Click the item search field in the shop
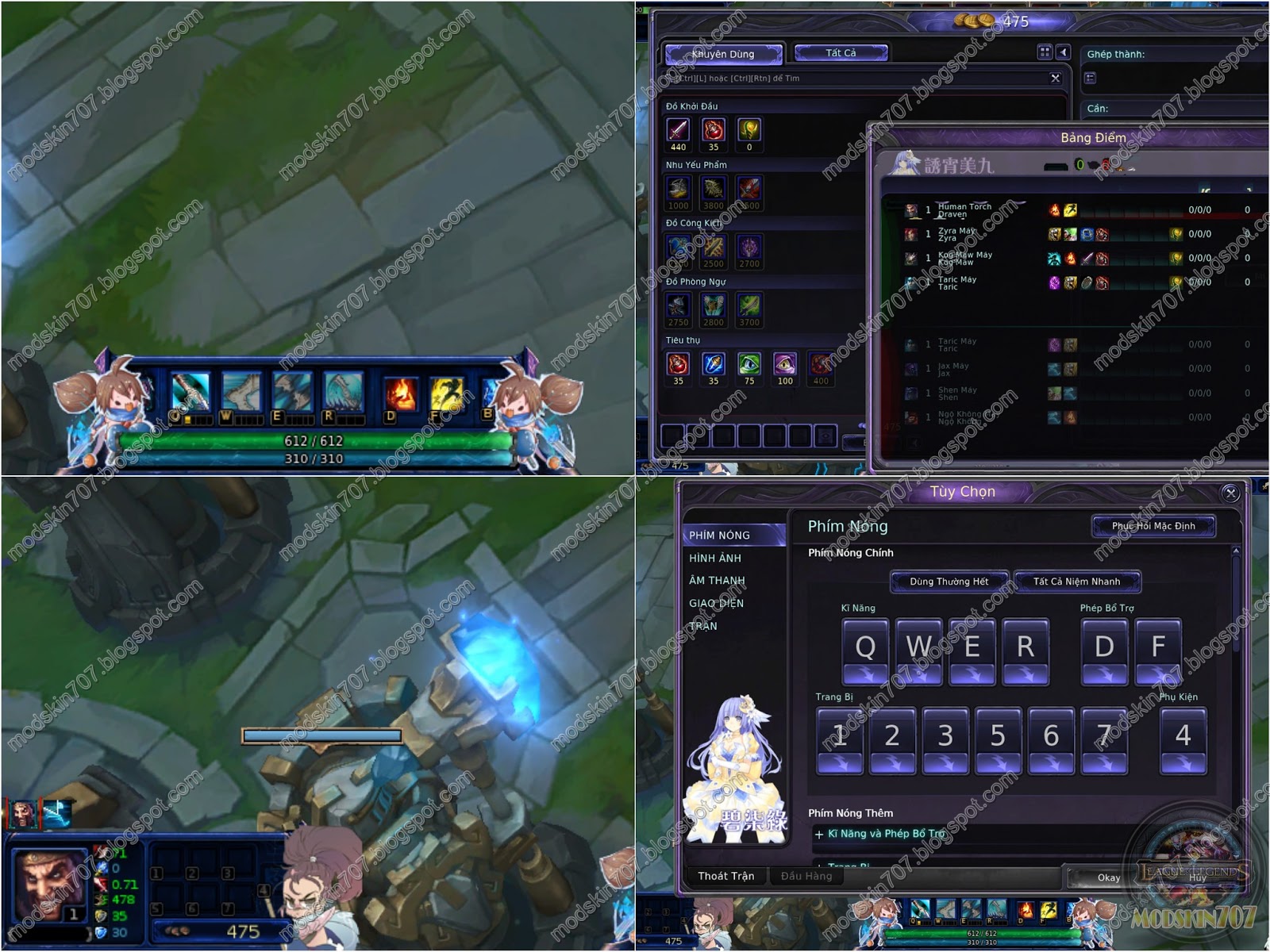 coord(857,78)
